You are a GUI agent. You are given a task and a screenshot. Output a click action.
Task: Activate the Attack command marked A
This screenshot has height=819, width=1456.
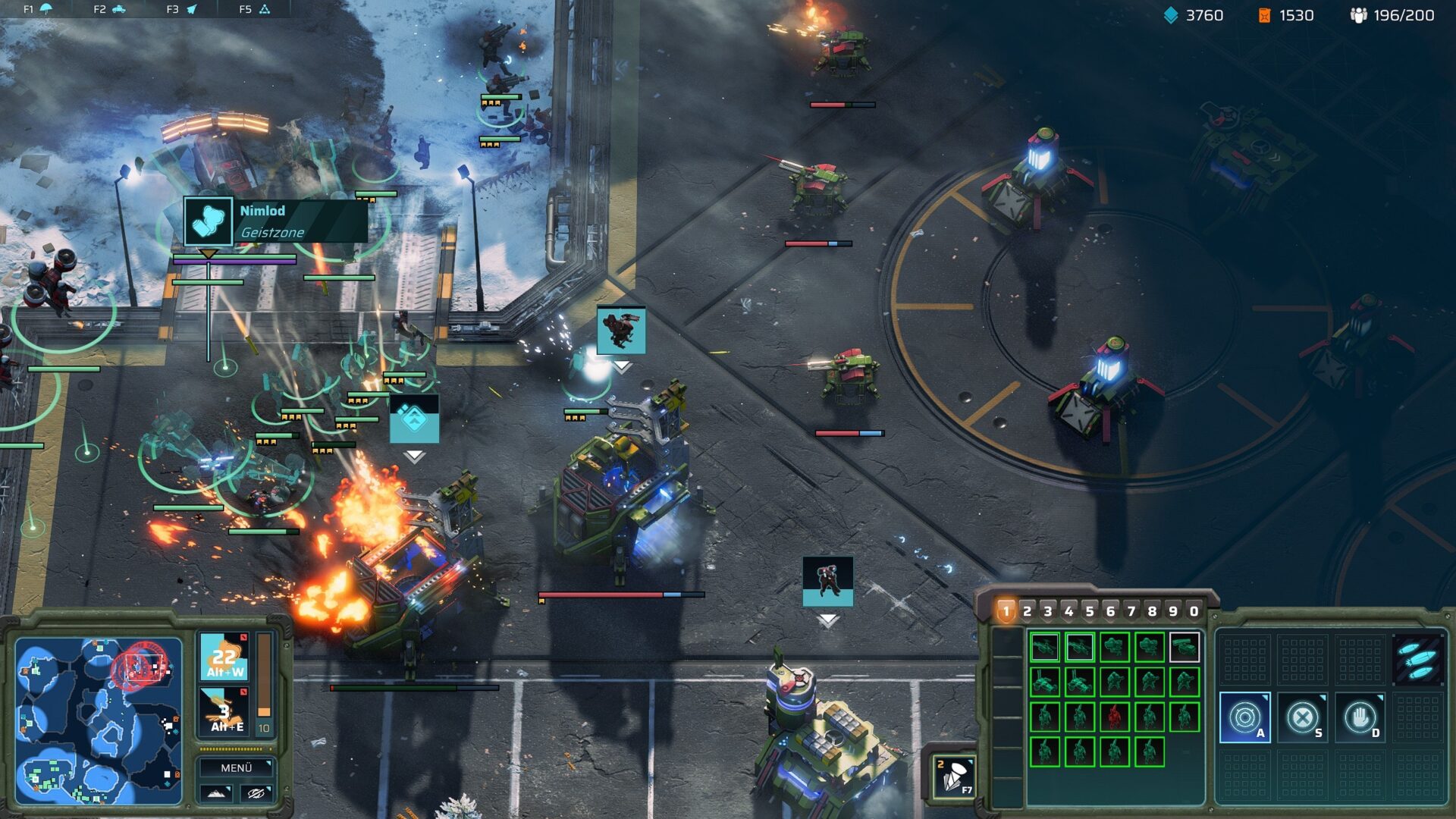click(1246, 717)
